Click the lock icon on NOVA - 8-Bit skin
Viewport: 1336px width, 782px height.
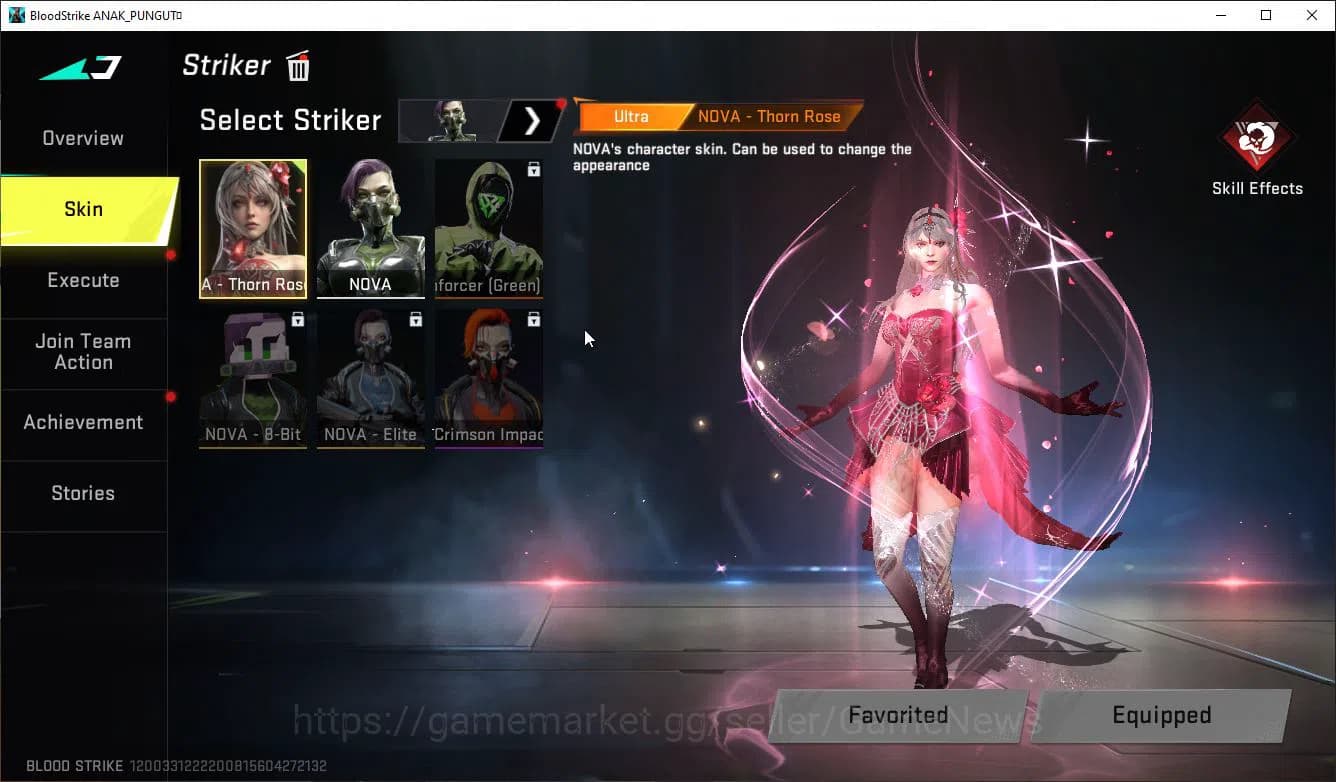coord(299,318)
